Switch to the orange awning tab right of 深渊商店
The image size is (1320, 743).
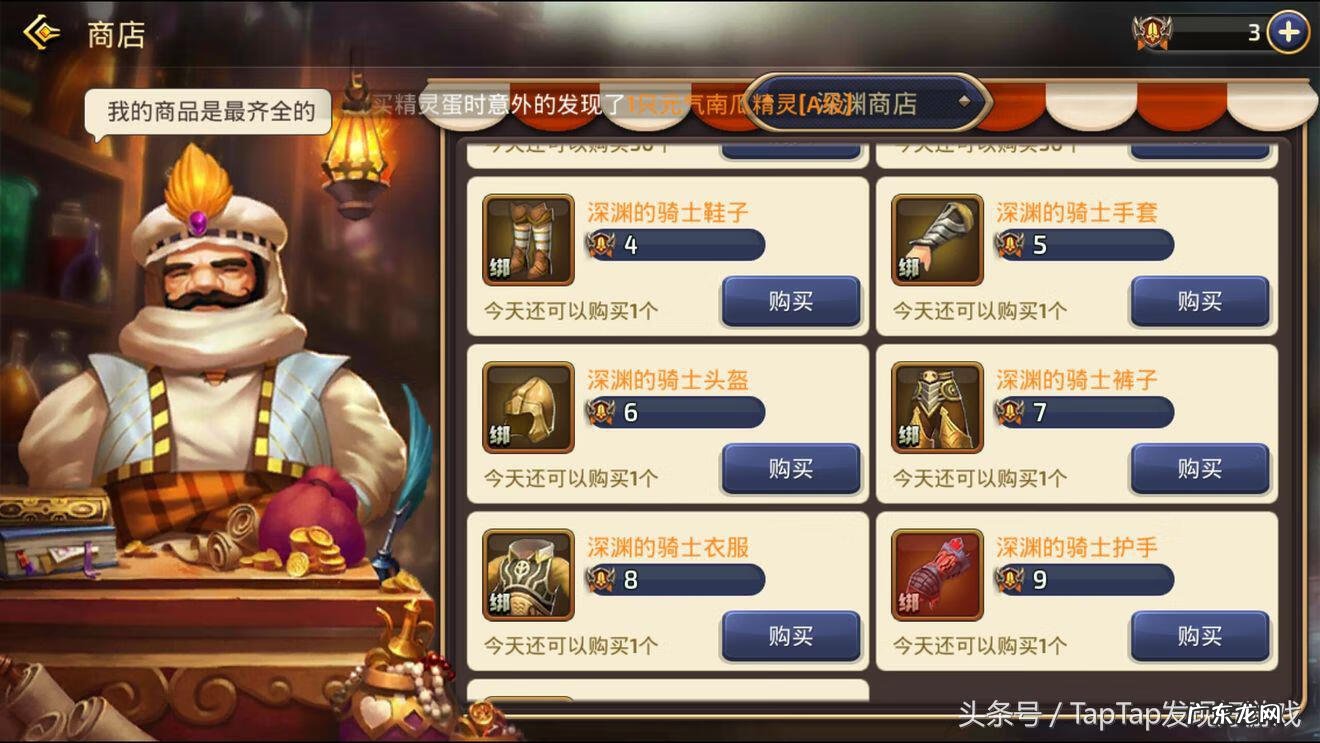click(1011, 104)
